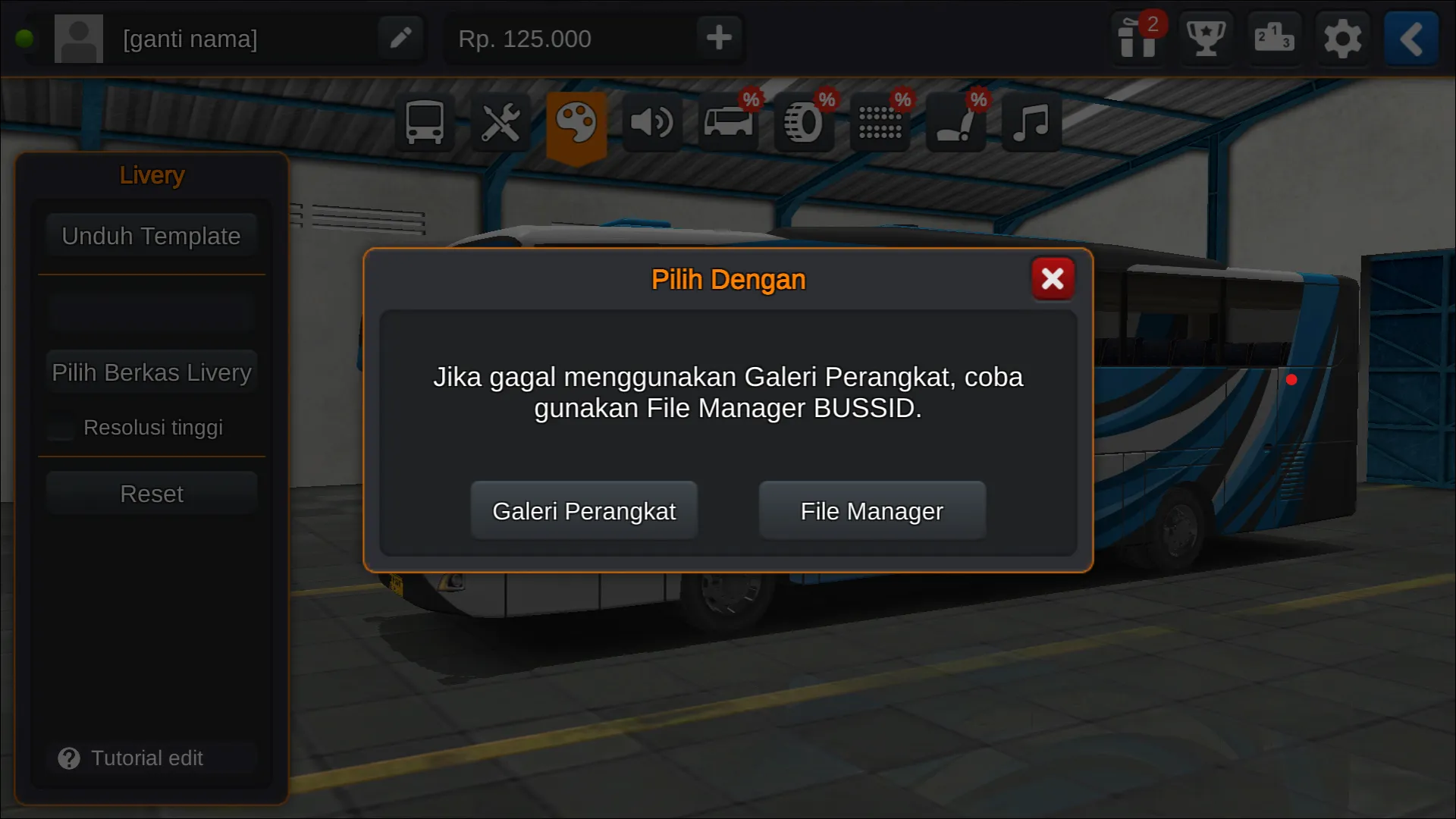The image size is (1456, 819).
Task: Choose File Manager in the dialog
Action: 871,510
